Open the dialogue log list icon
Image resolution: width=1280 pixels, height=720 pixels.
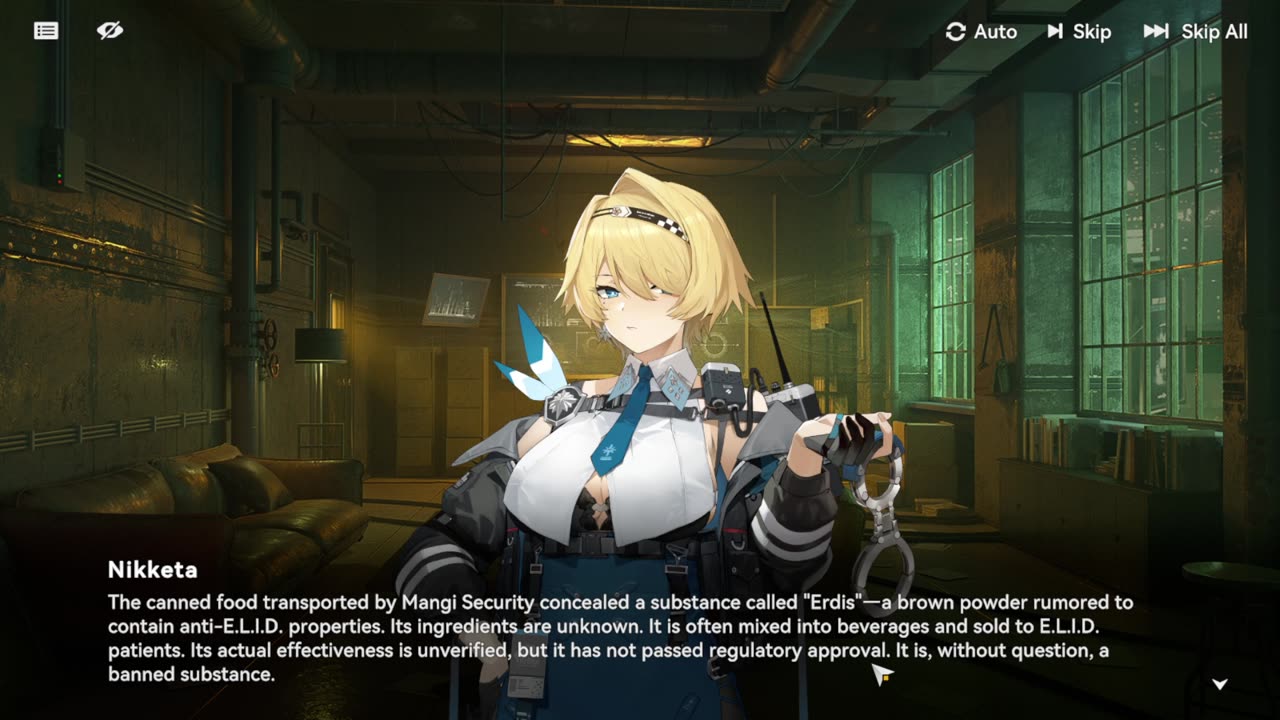46,31
